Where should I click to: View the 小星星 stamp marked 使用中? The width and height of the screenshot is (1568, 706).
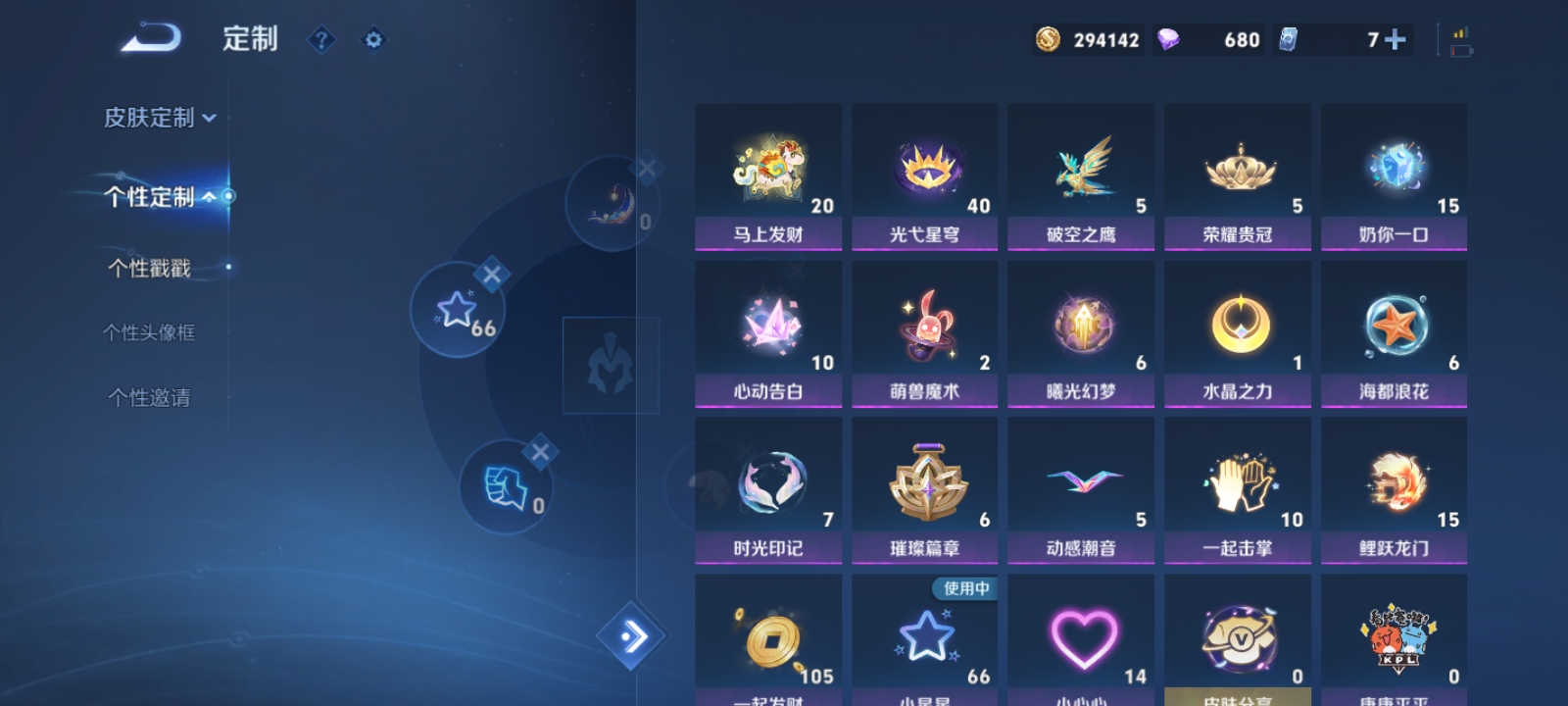924,637
